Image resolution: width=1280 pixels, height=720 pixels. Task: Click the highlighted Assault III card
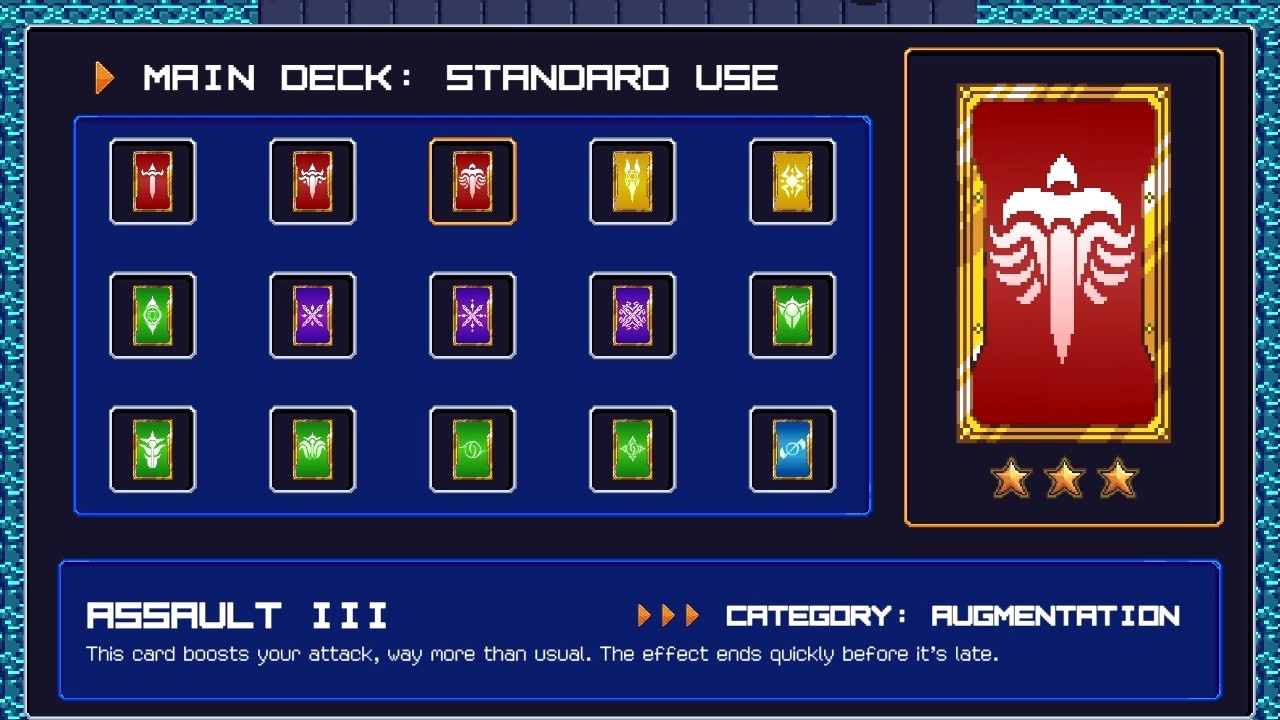[x=472, y=182]
